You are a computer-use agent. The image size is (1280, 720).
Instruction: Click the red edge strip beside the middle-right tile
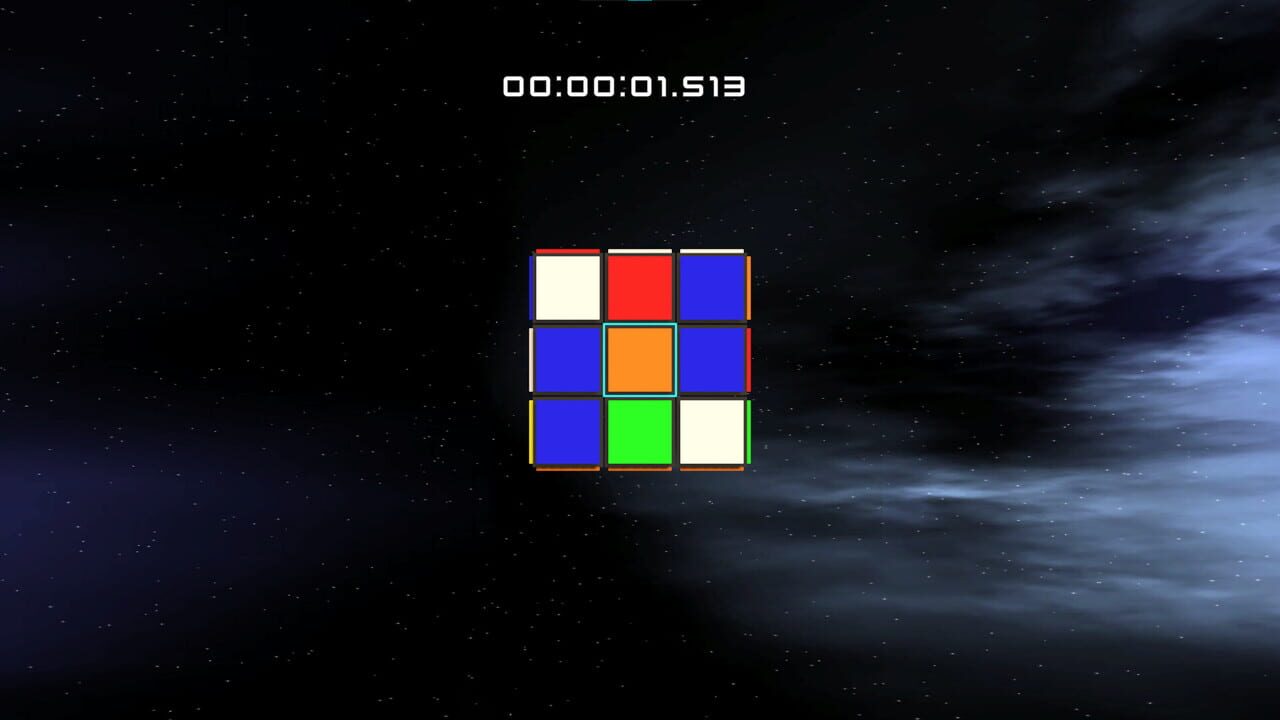click(x=748, y=357)
